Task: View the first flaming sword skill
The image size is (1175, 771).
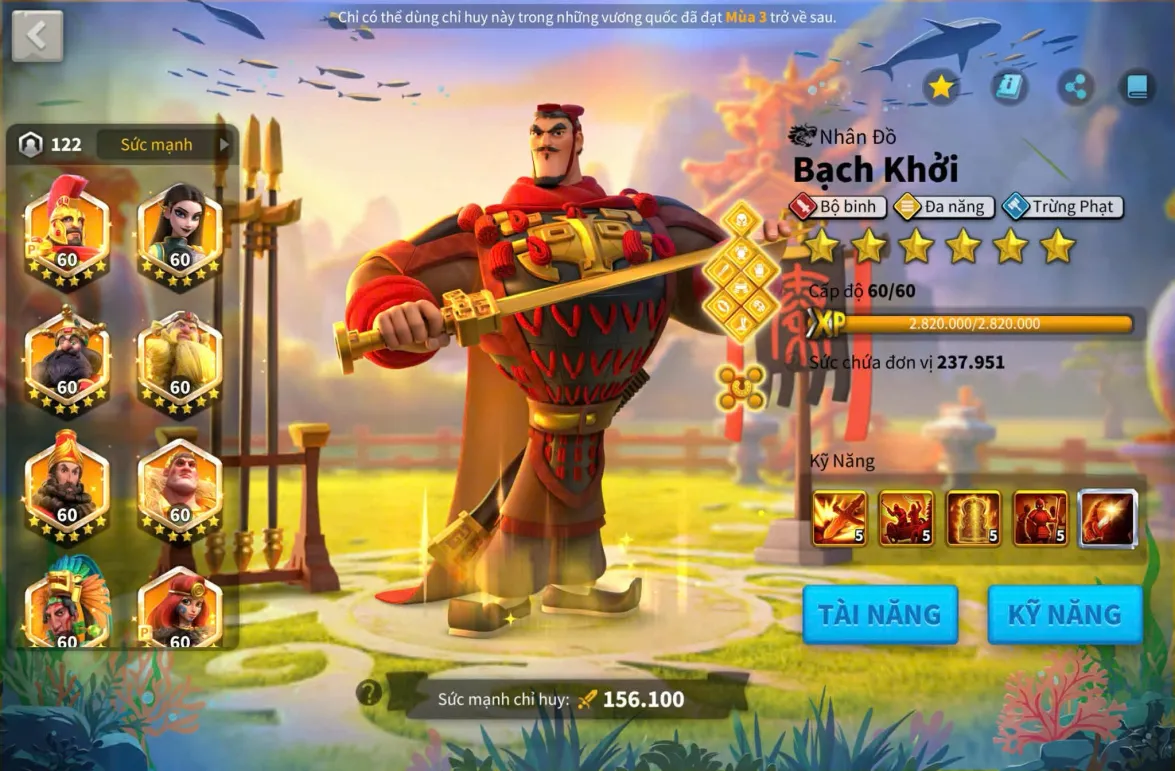Action: tap(840, 518)
